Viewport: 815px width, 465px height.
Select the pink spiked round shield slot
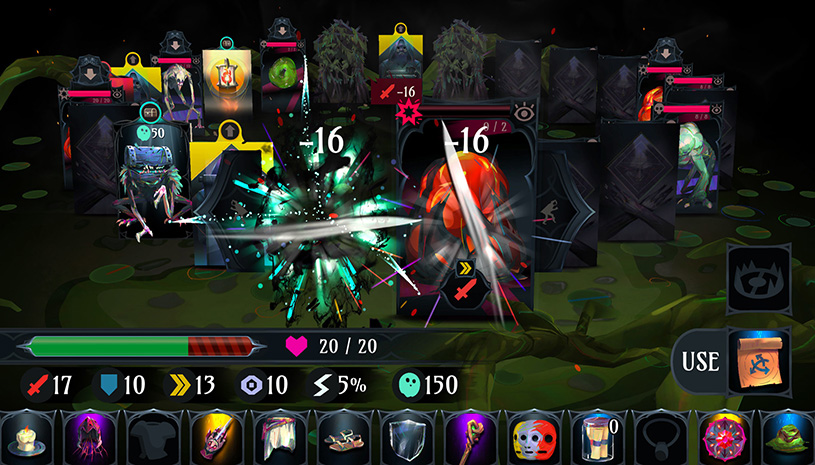[x=720, y=437]
